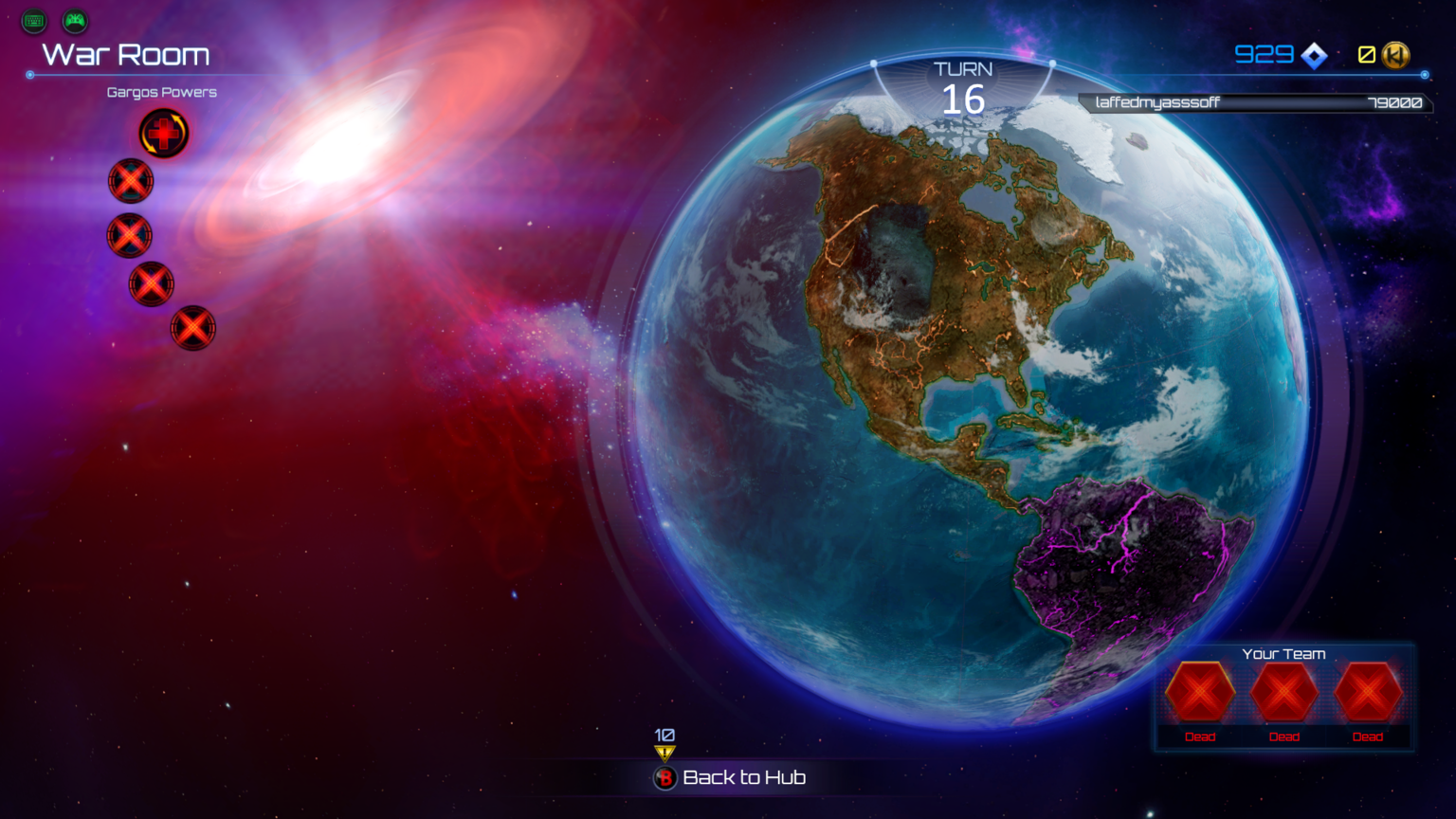Click the yellow warning marker labeled 10

[664, 753]
